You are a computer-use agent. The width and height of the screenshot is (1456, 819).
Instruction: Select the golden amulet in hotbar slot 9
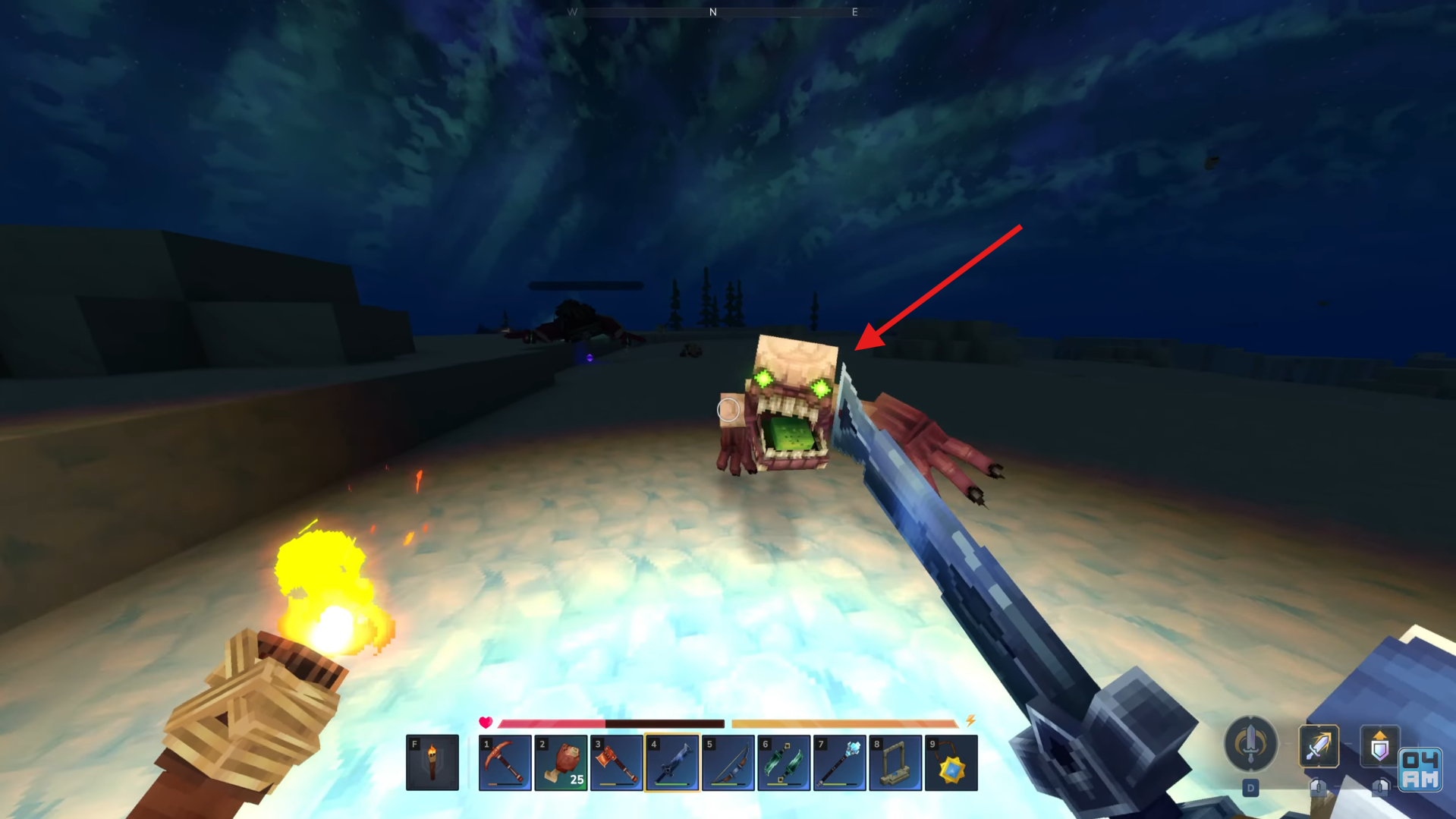951,763
